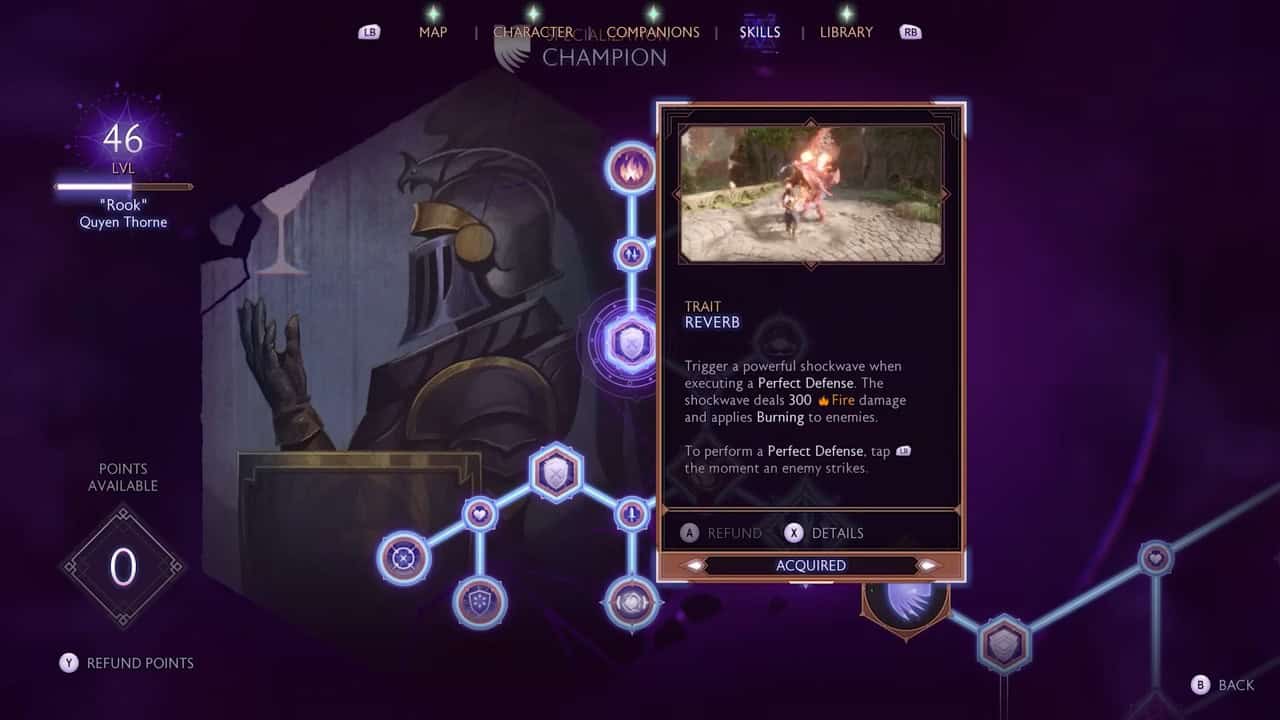1280x720 pixels.
Task: Click the hexagonal Reverb shield node
Action: click(x=630, y=340)
